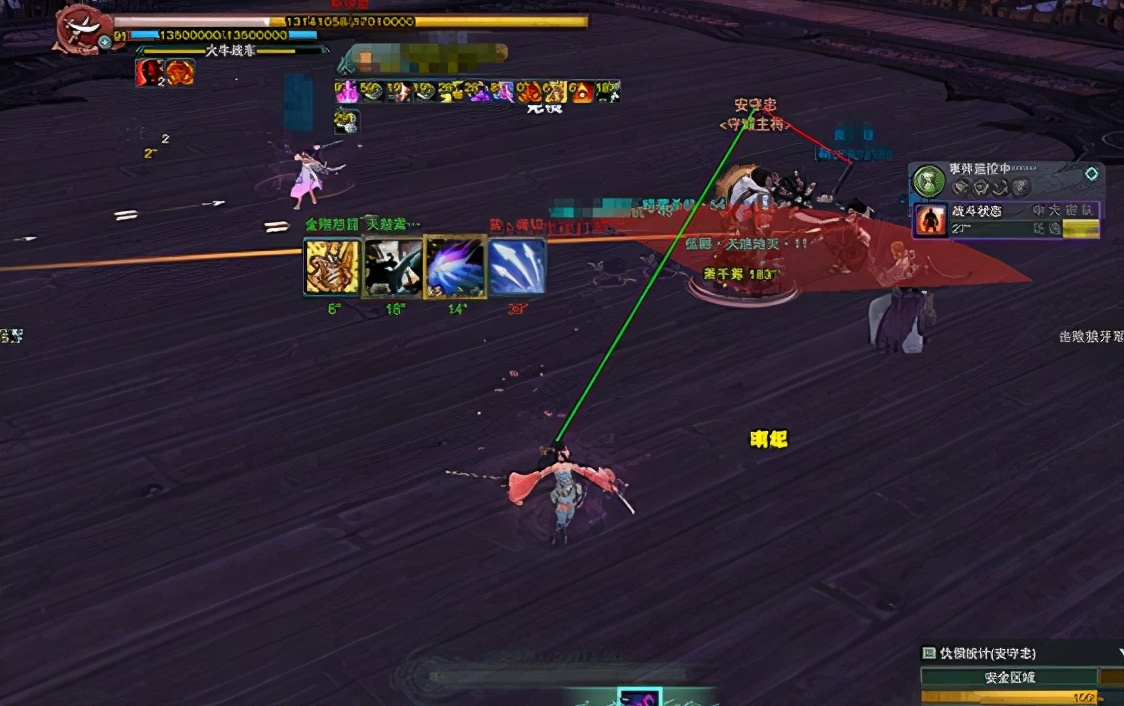Viewport: 1124px width, 706px height.
Task: Click the square icon beside the statistics title
Action: click(x=928, y=653)
